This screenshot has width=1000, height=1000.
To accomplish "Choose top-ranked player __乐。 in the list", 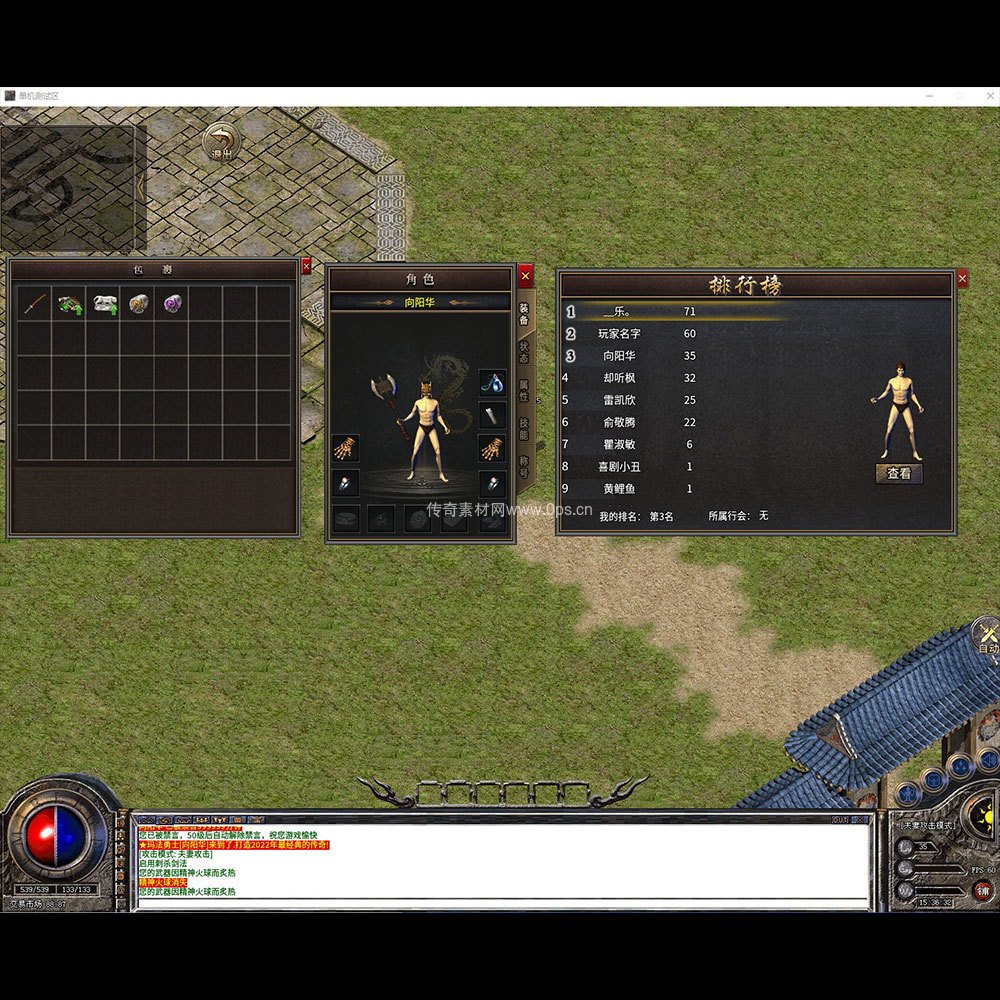I will (x=618, y=312).
